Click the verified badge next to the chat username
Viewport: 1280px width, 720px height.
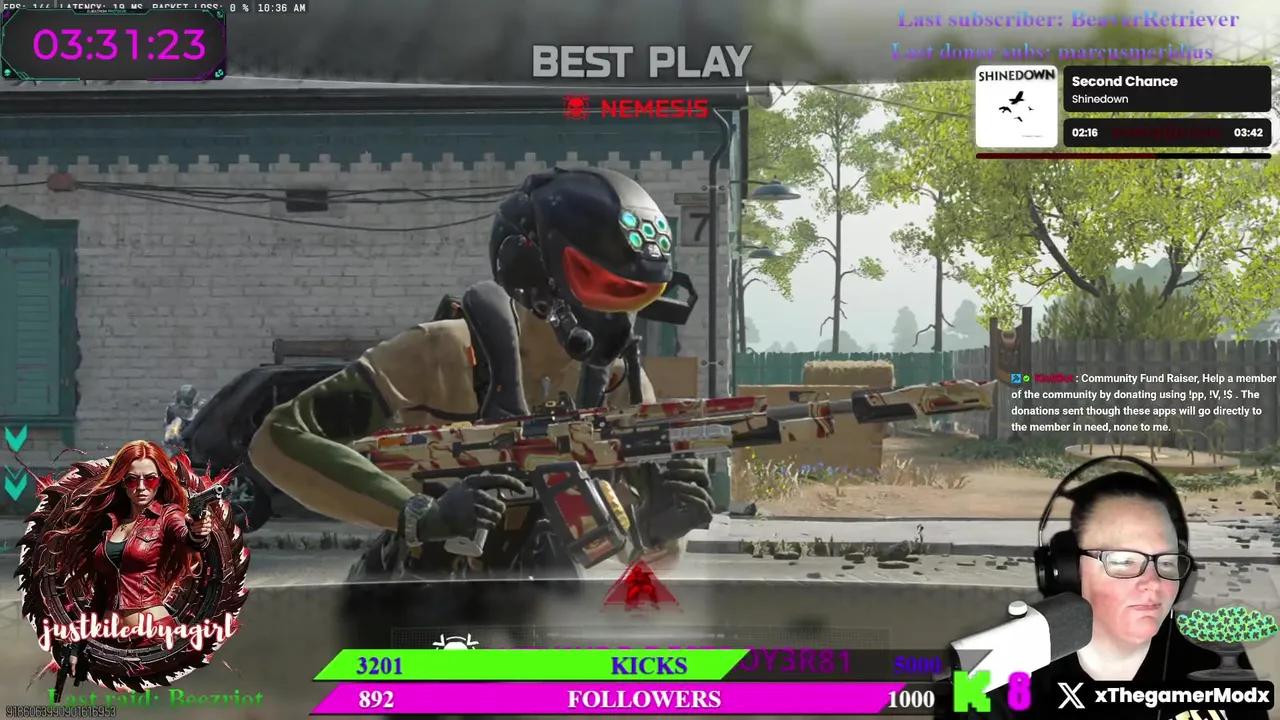pos(1027,378)
